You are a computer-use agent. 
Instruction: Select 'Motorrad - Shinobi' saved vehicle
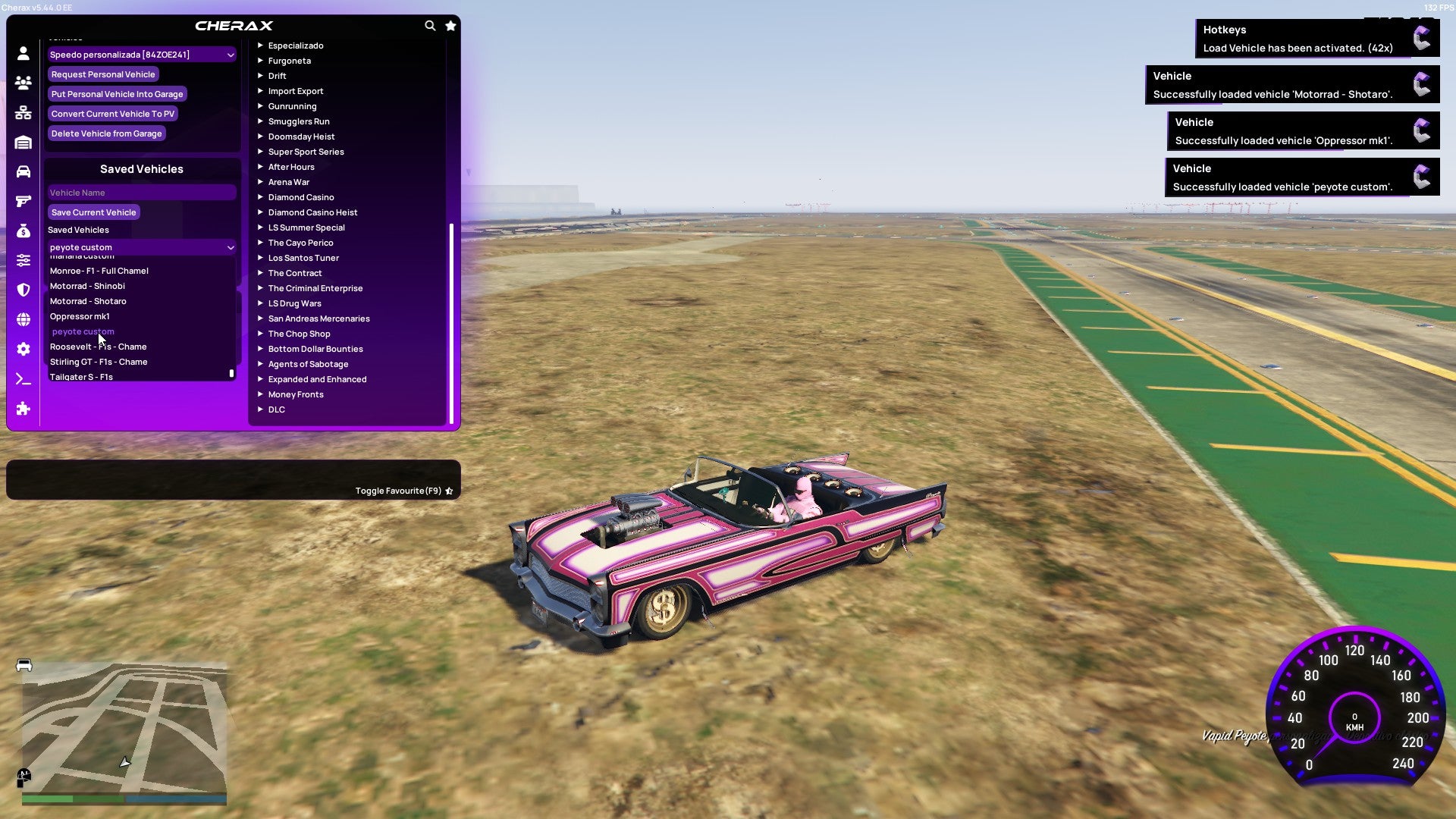pos(87,286)
